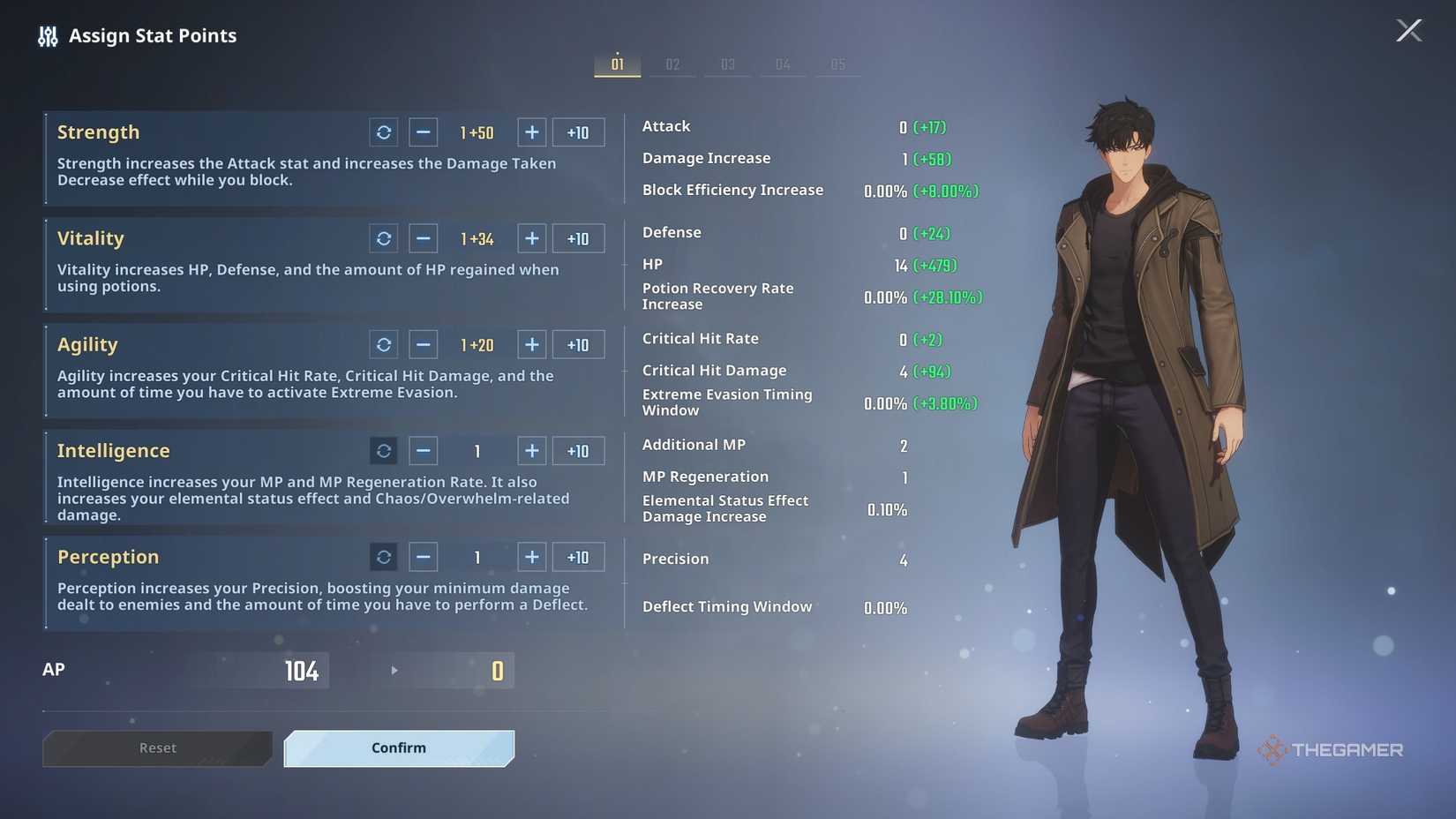1456x819 pixels.
Task: Reset the Strength stat allocation icon
Action: [x=383, y=131]
